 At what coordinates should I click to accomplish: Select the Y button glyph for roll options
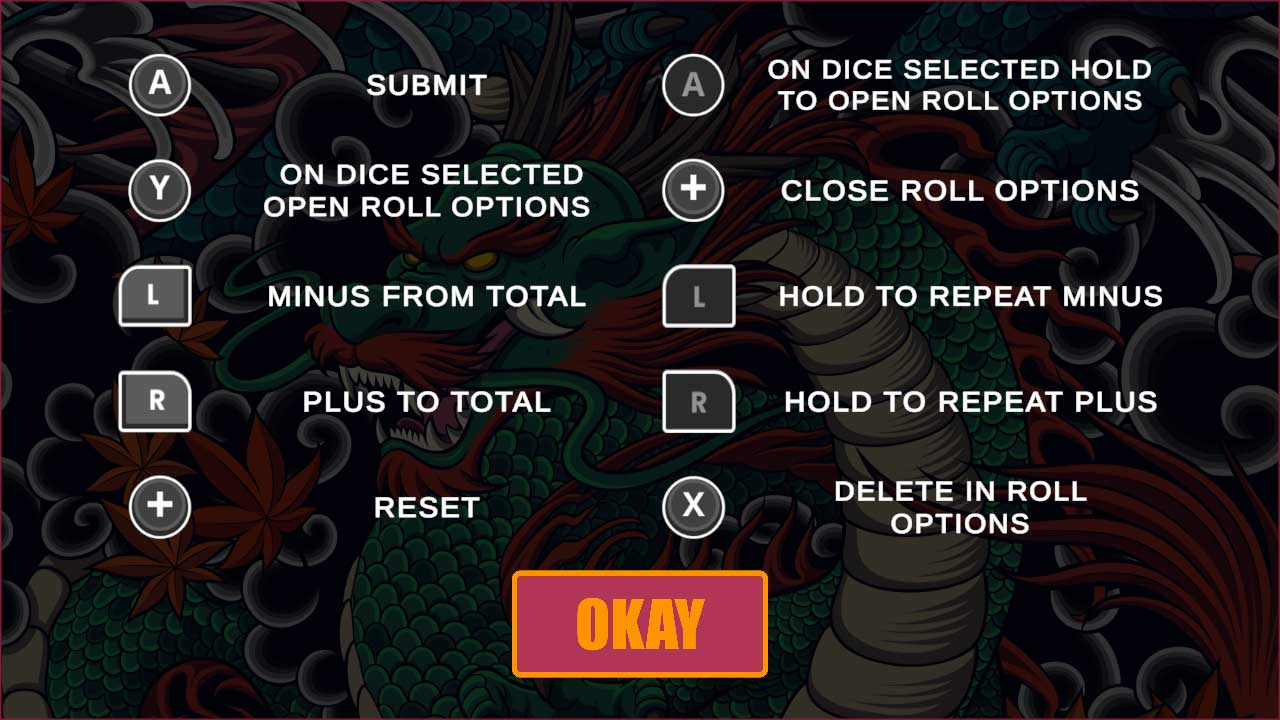tap(159, 191)
